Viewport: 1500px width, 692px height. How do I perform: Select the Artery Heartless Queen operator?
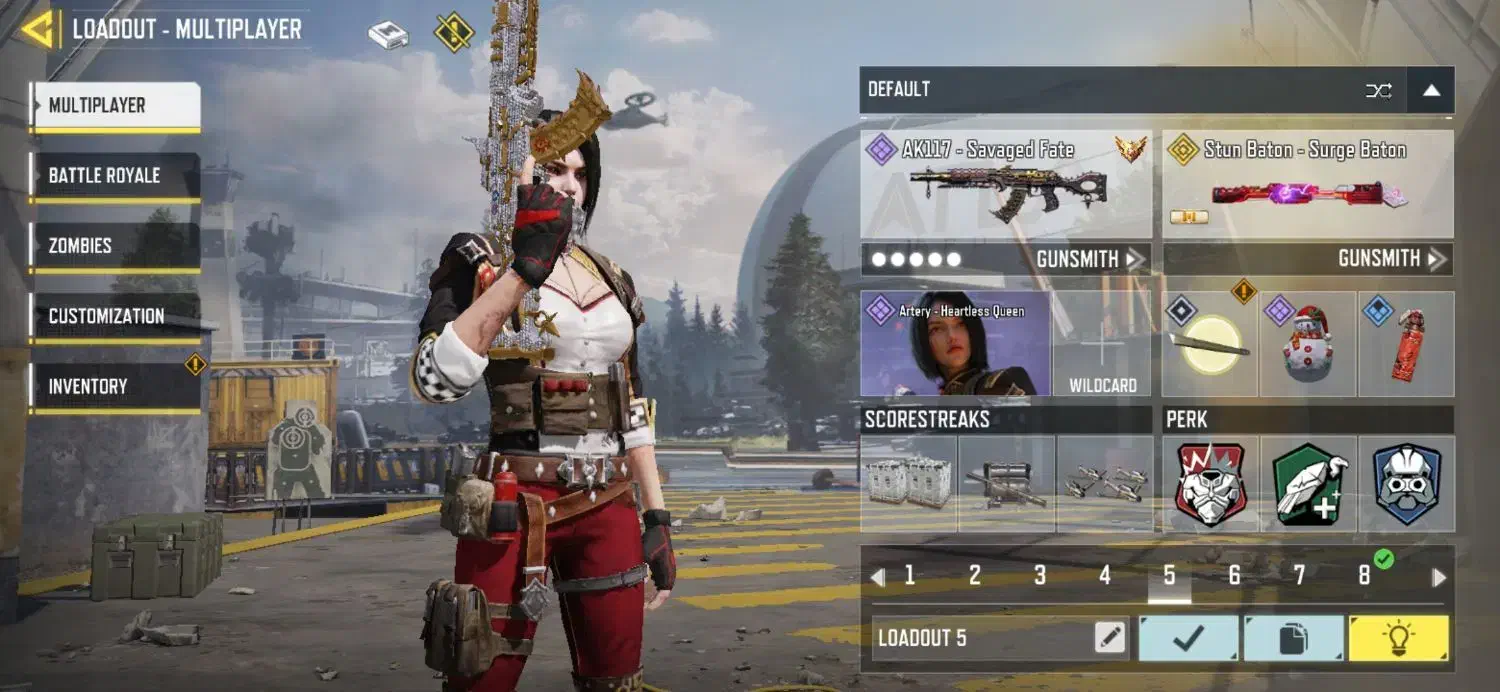[x=955, y=343]
